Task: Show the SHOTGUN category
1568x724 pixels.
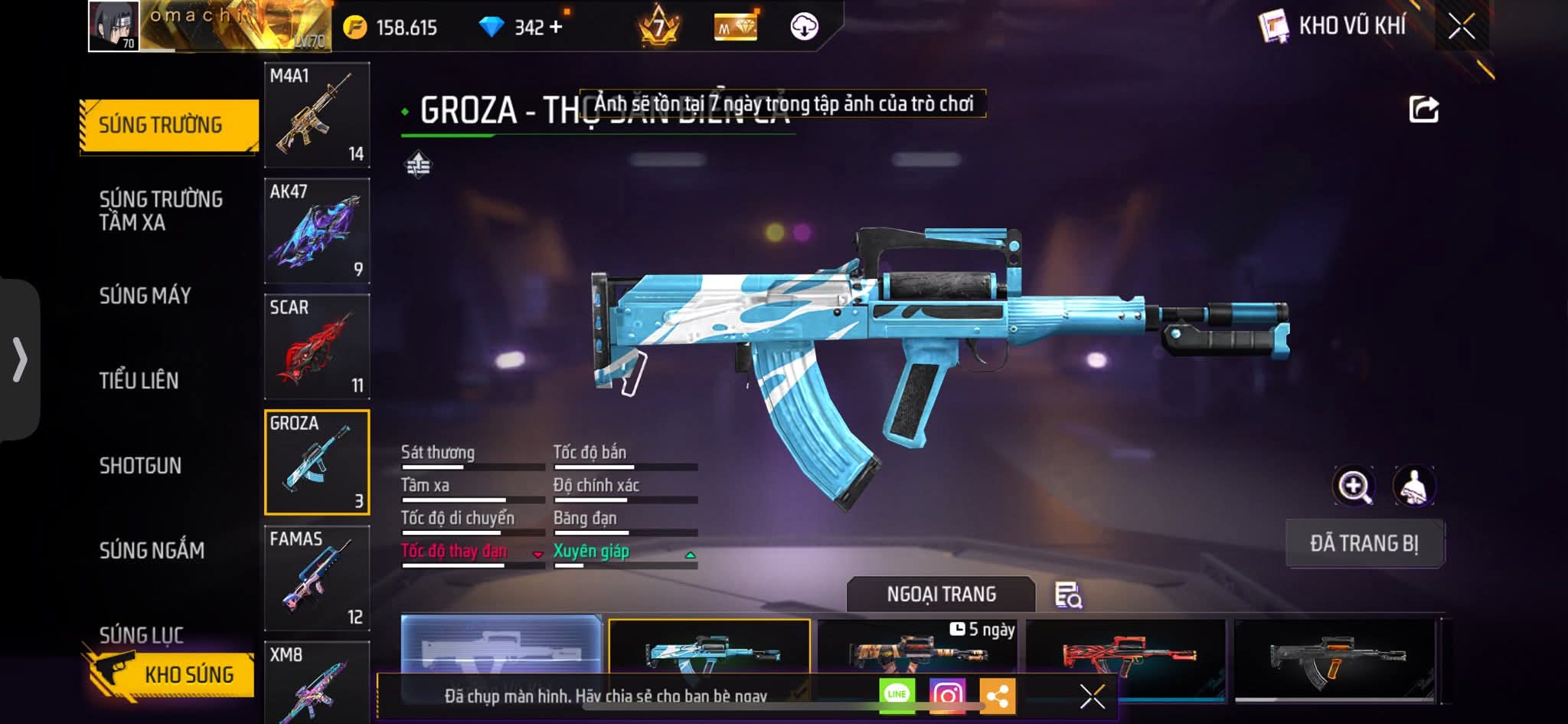Action: pos(140,466)
